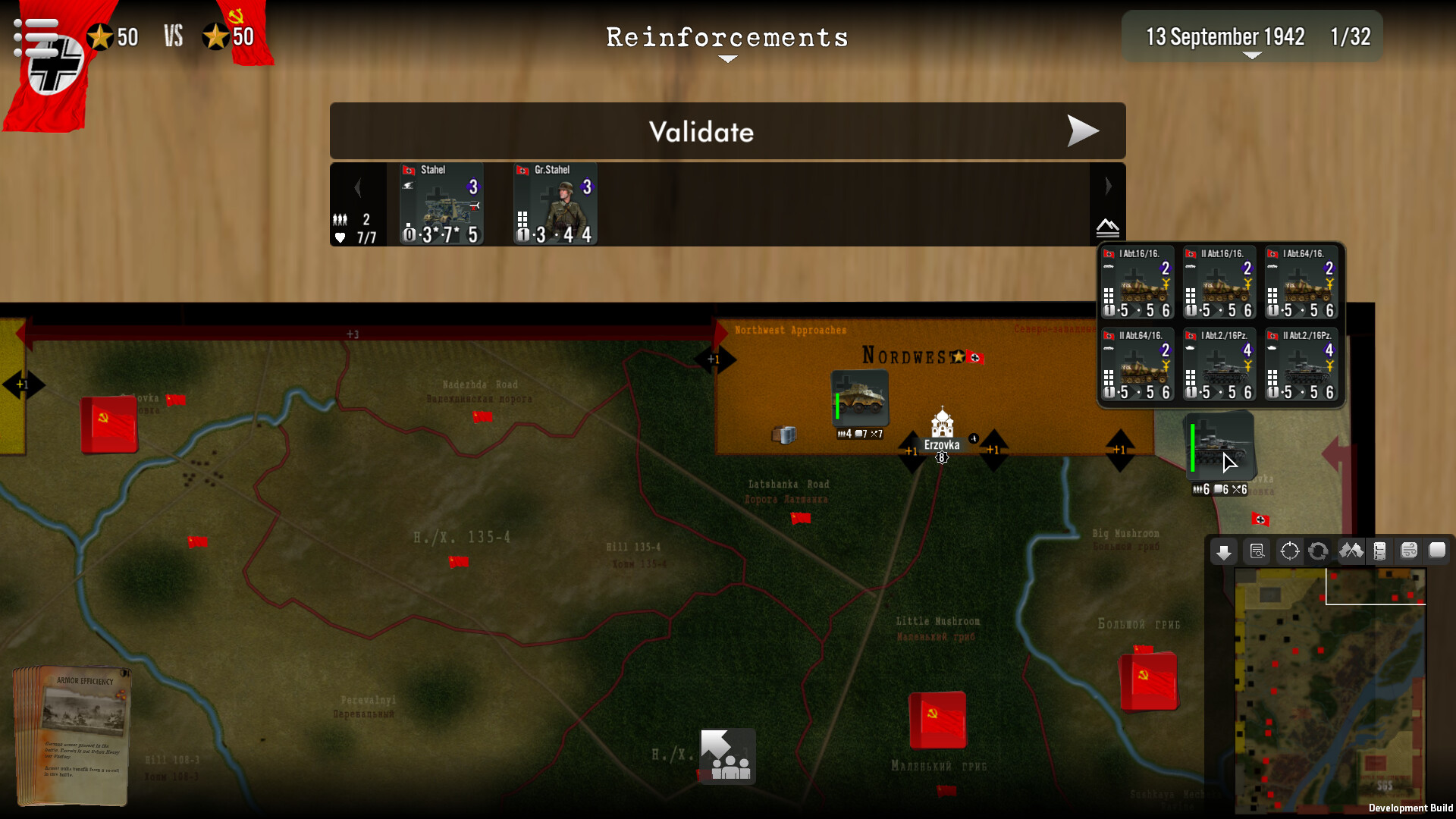Click the armor ledger icon beside the weather icon

tap(1380, 551)
